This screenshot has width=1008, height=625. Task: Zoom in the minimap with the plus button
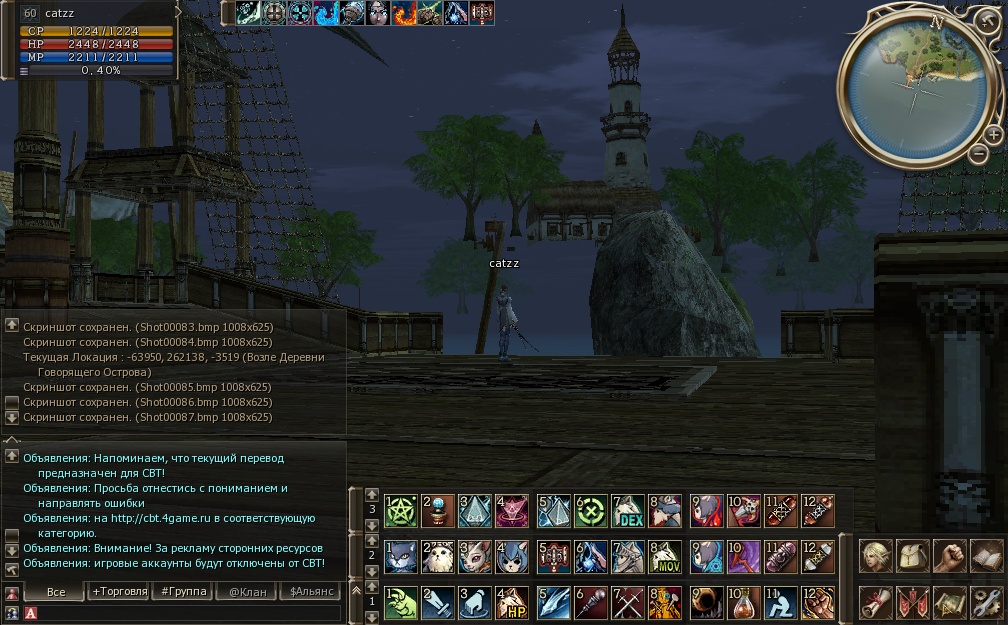coord(993,134)
